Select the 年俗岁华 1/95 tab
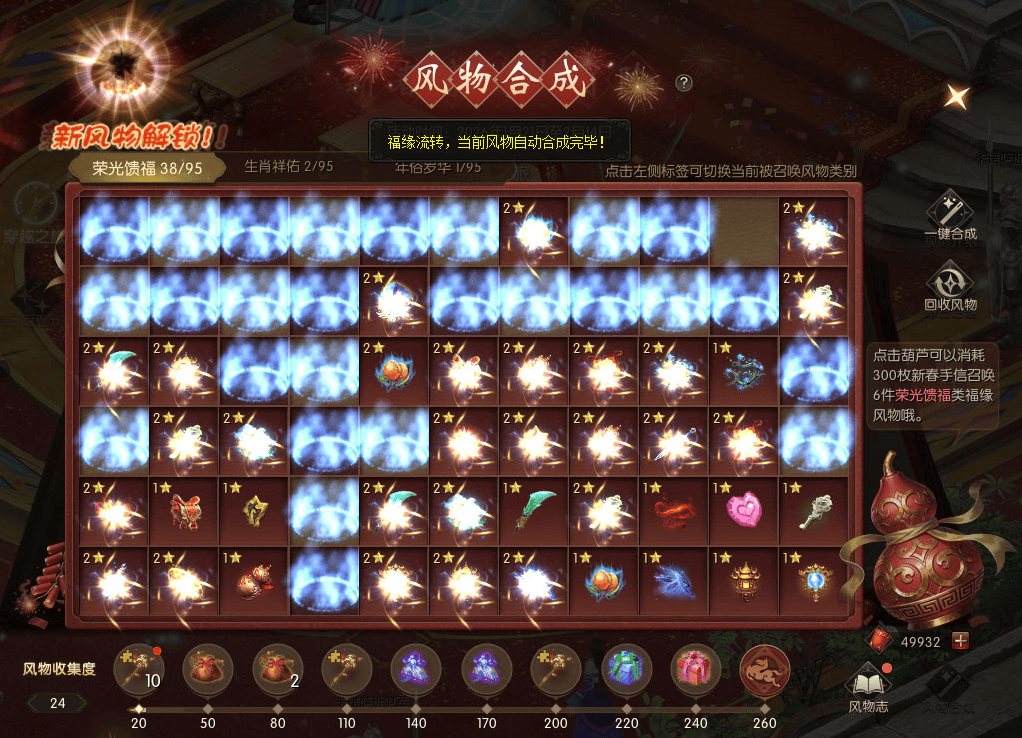The image size is (1022, 738). pyautogui.click(x=436, y=167)
